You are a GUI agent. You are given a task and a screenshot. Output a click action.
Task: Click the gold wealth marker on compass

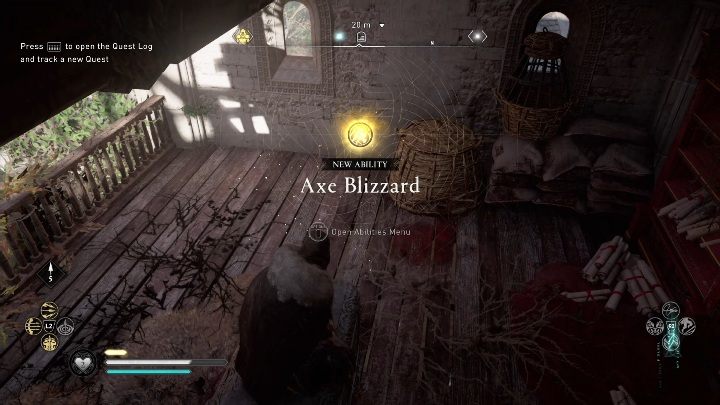tap(242, 37)
